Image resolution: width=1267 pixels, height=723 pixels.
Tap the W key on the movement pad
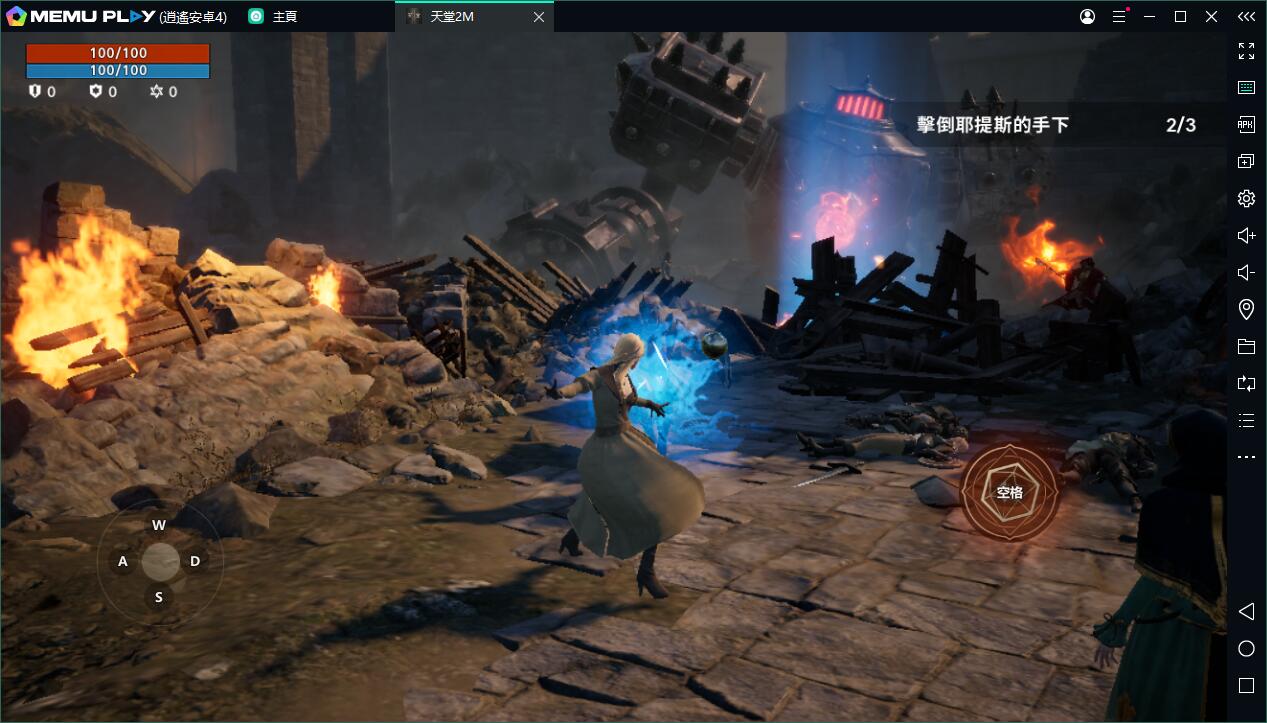(x=159, y=525)
